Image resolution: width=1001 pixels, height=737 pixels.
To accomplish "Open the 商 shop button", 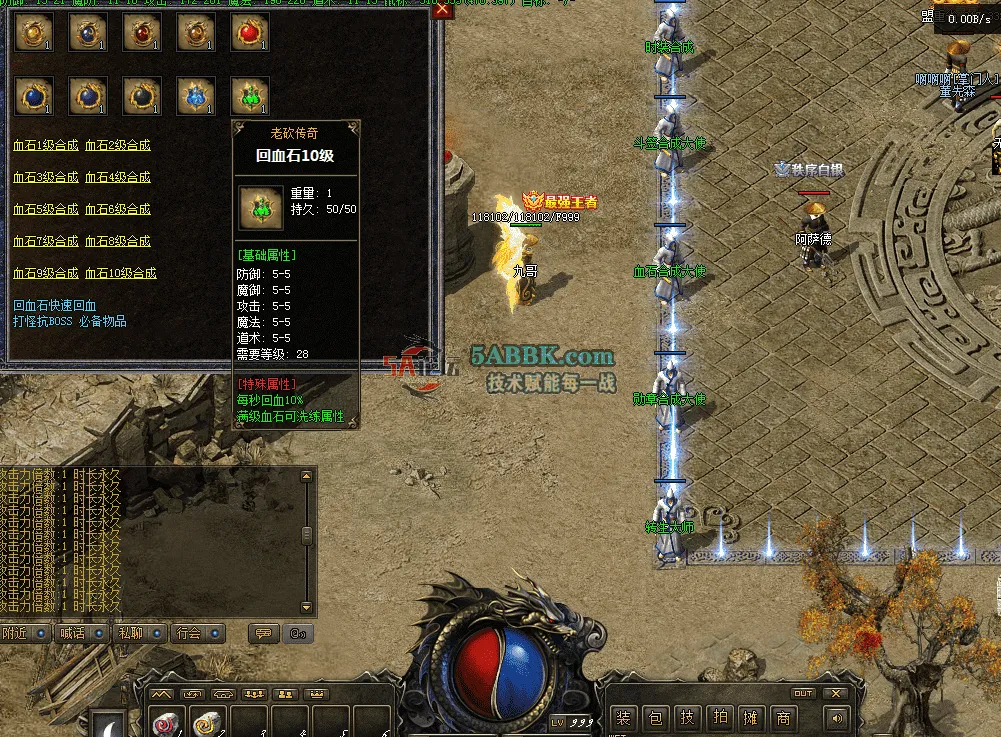I will [x=784, y=717].
